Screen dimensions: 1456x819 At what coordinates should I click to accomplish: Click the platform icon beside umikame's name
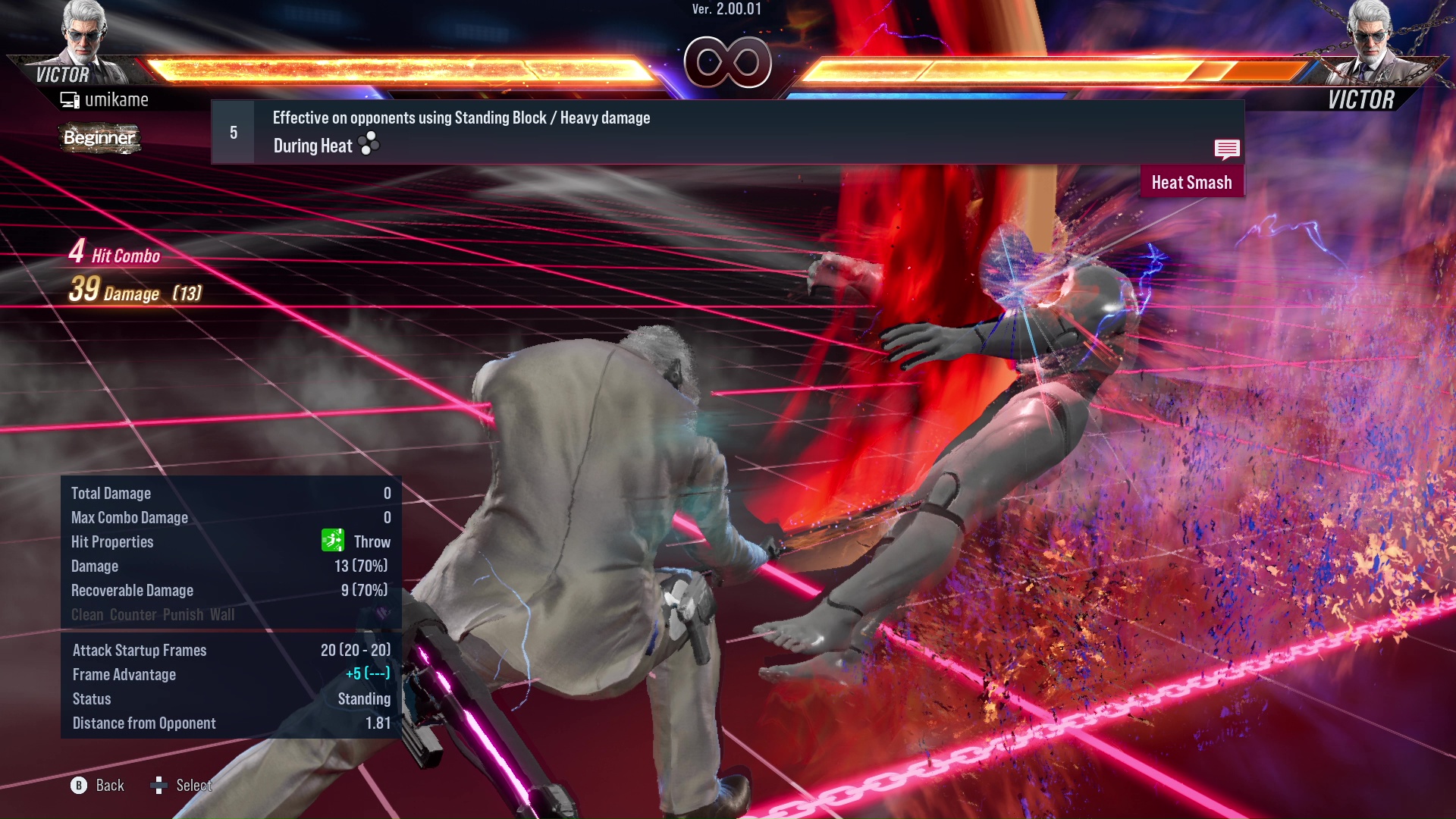point(69,99)
